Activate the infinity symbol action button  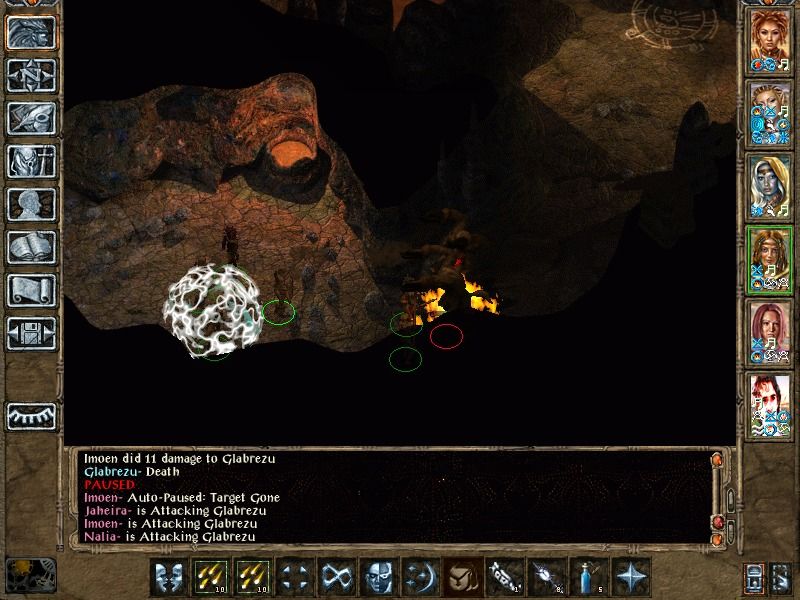coord(335,577)
